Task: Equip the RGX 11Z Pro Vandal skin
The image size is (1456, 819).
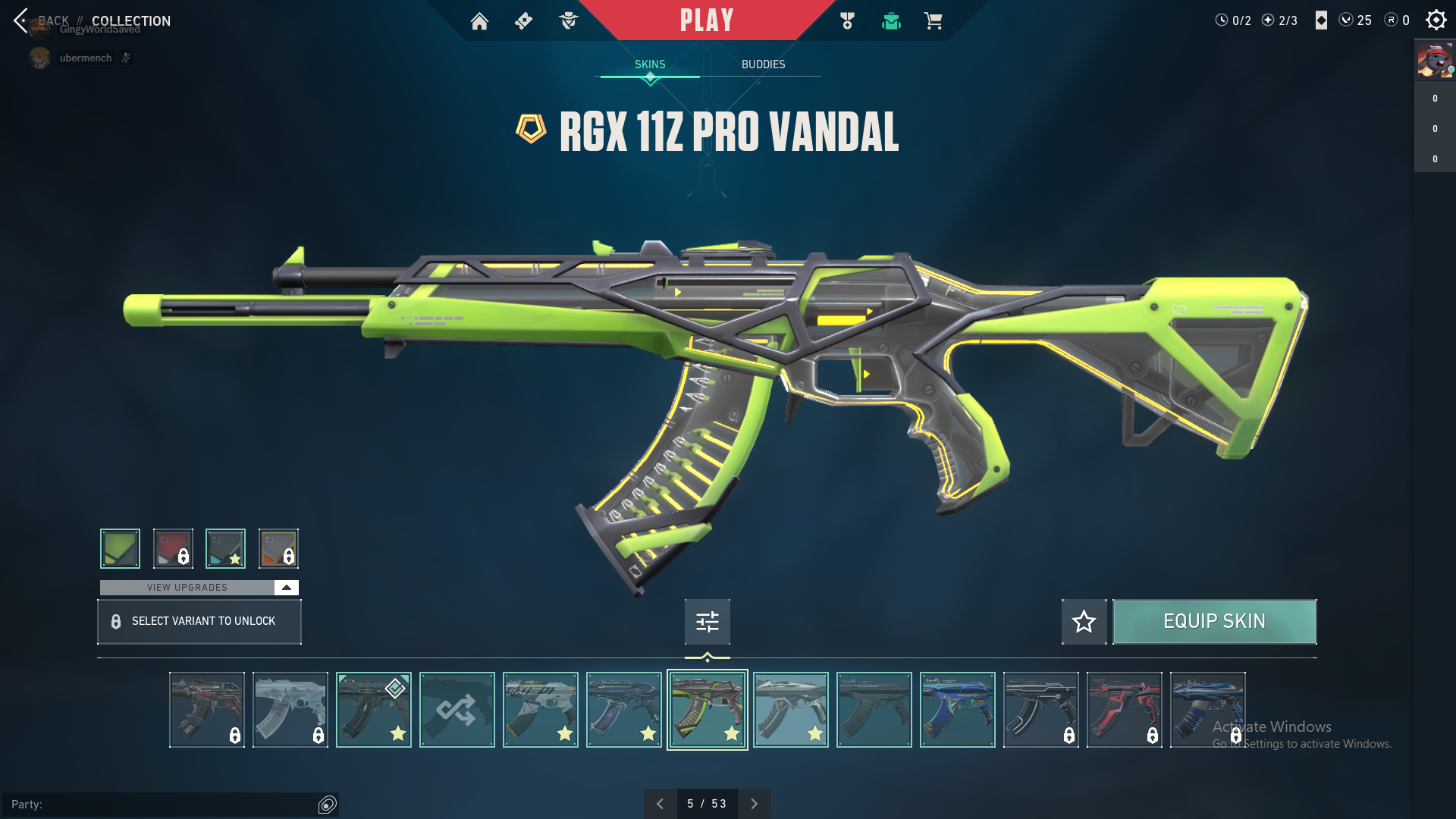Action: pyautogui.click(x=1214, y=622)
